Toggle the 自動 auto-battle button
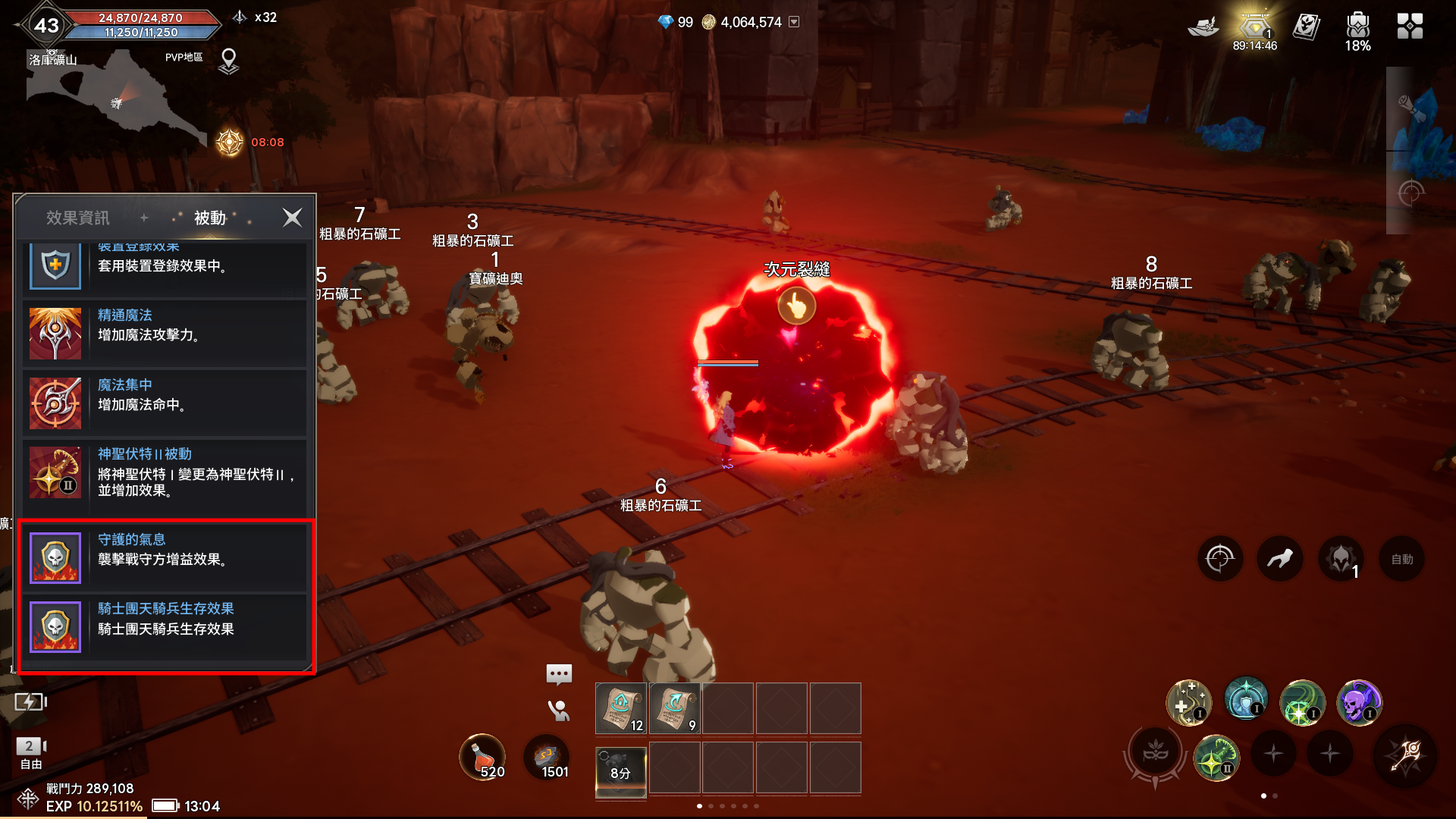Screen dimensions: 1456x819 coord(1401,560)
